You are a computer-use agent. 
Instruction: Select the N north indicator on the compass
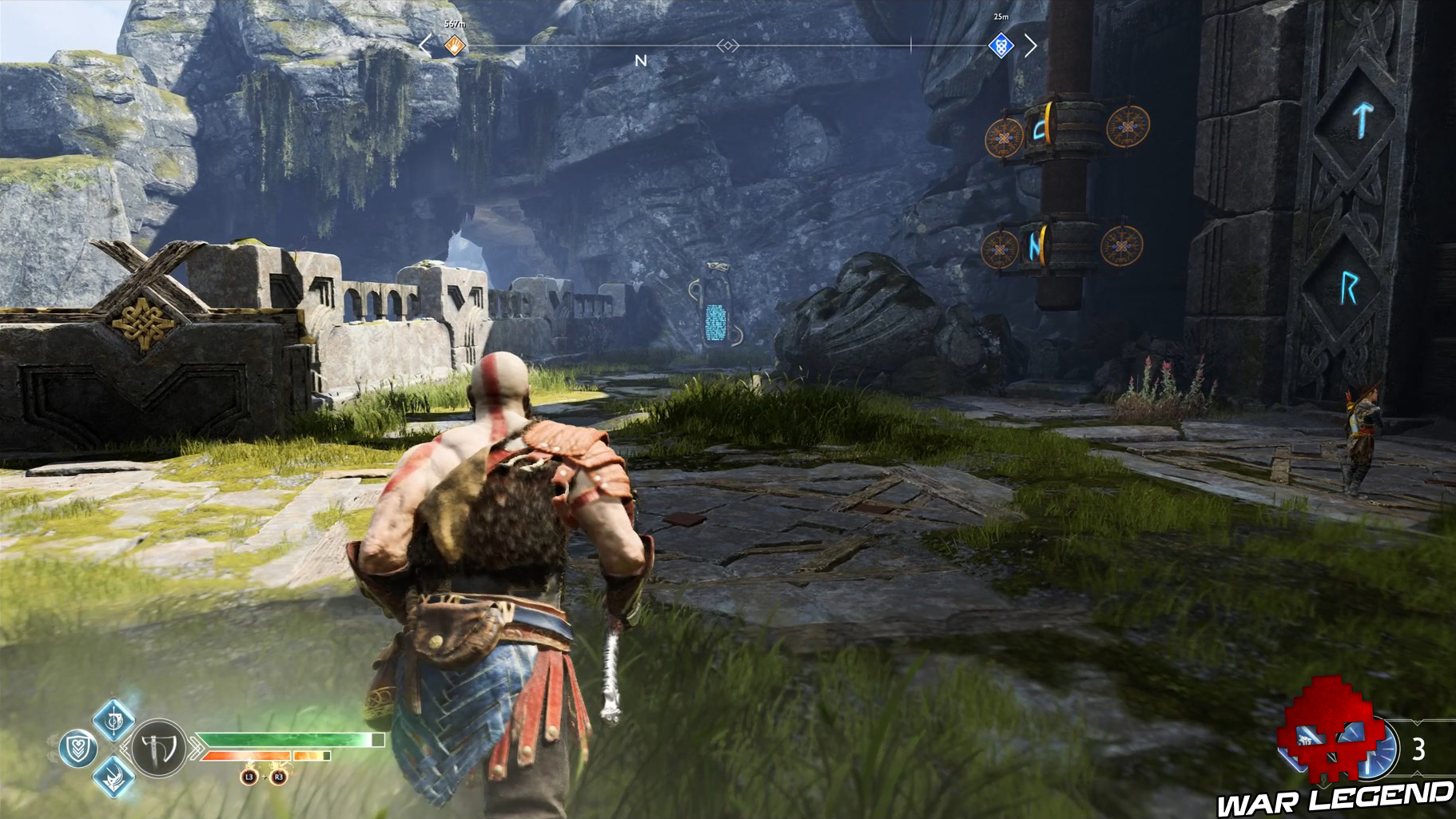point(639,60)
